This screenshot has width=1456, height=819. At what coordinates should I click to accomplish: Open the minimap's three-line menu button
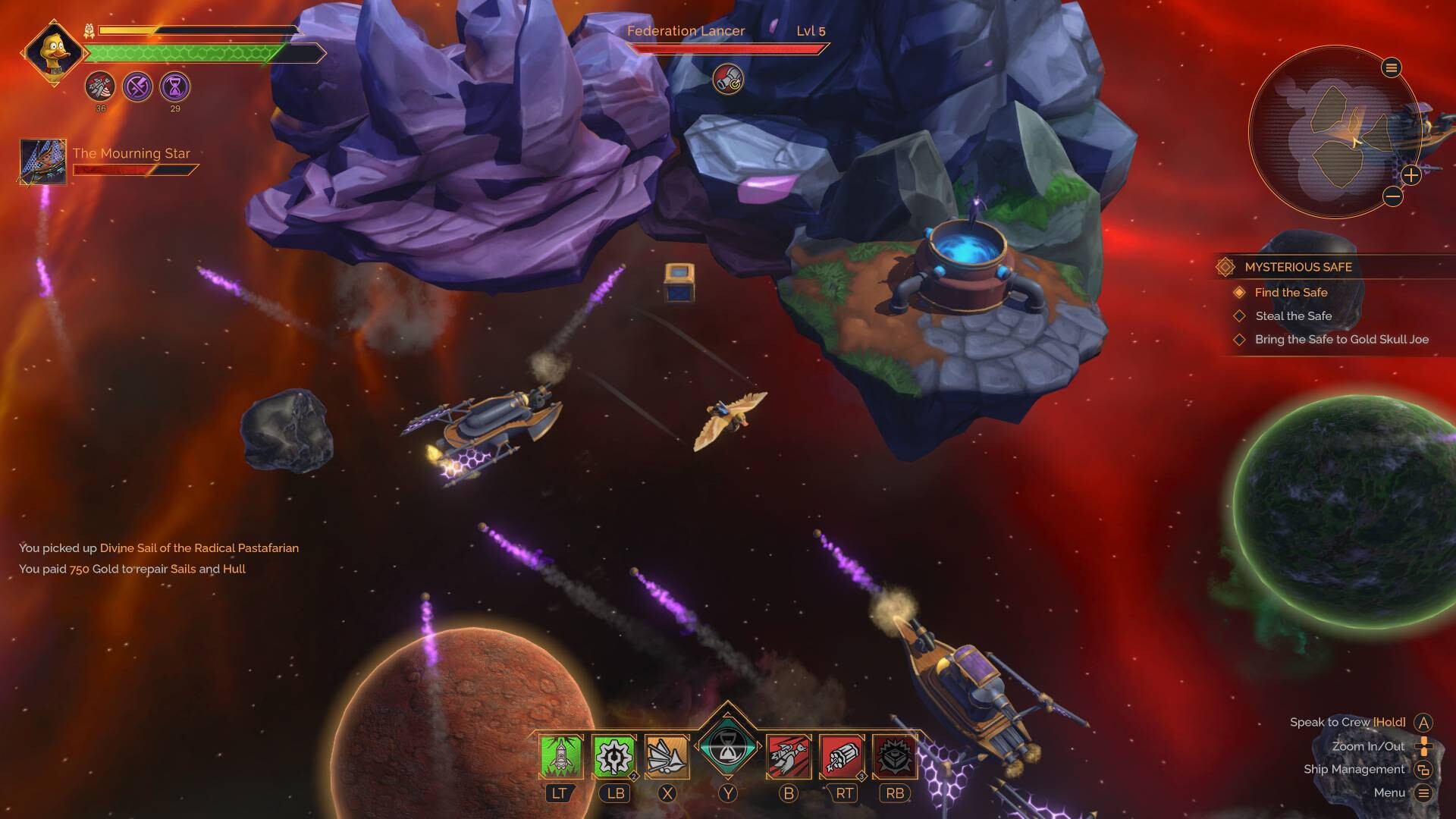1391,68
